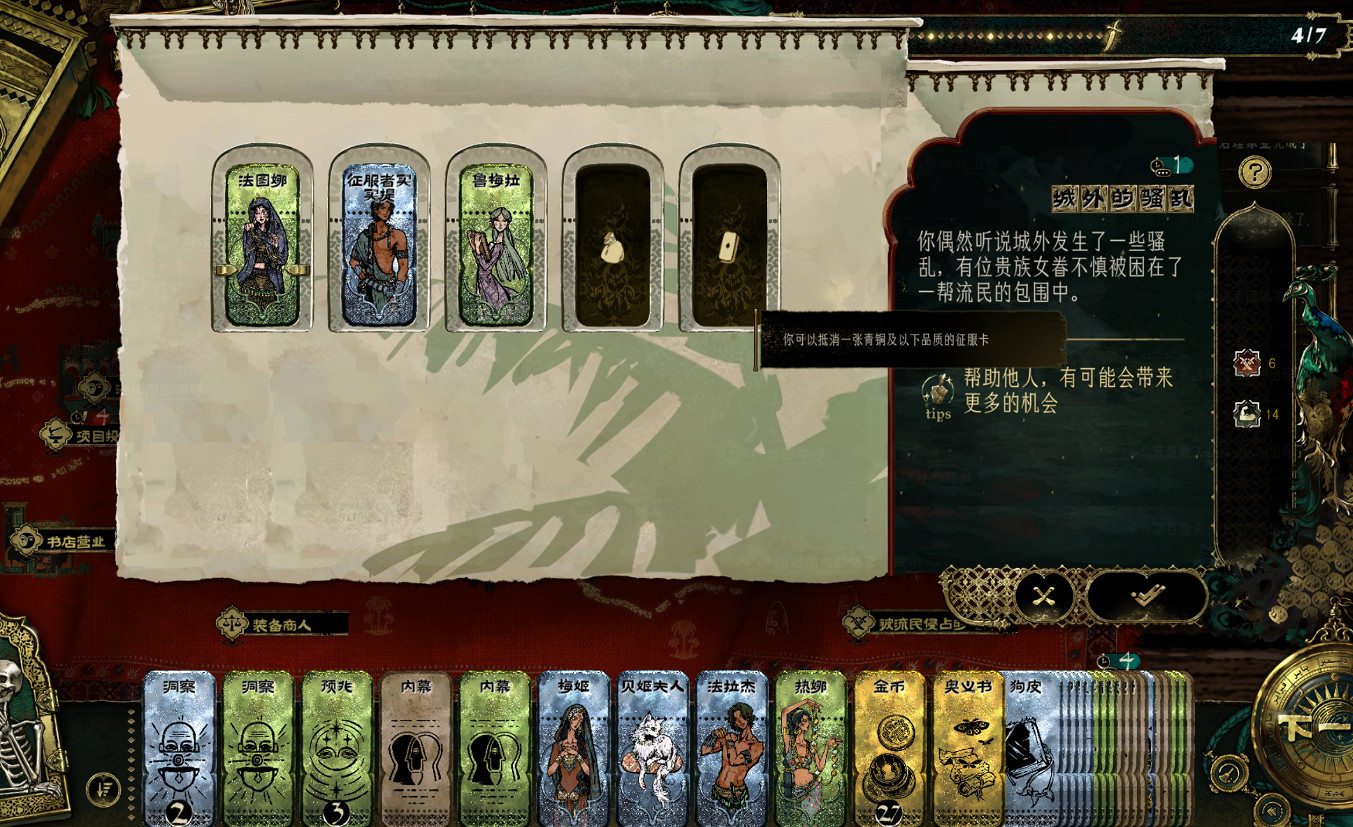Select the 书店营业 bookstore map icon
The image size is (1353, 827).
pos(27,539)
